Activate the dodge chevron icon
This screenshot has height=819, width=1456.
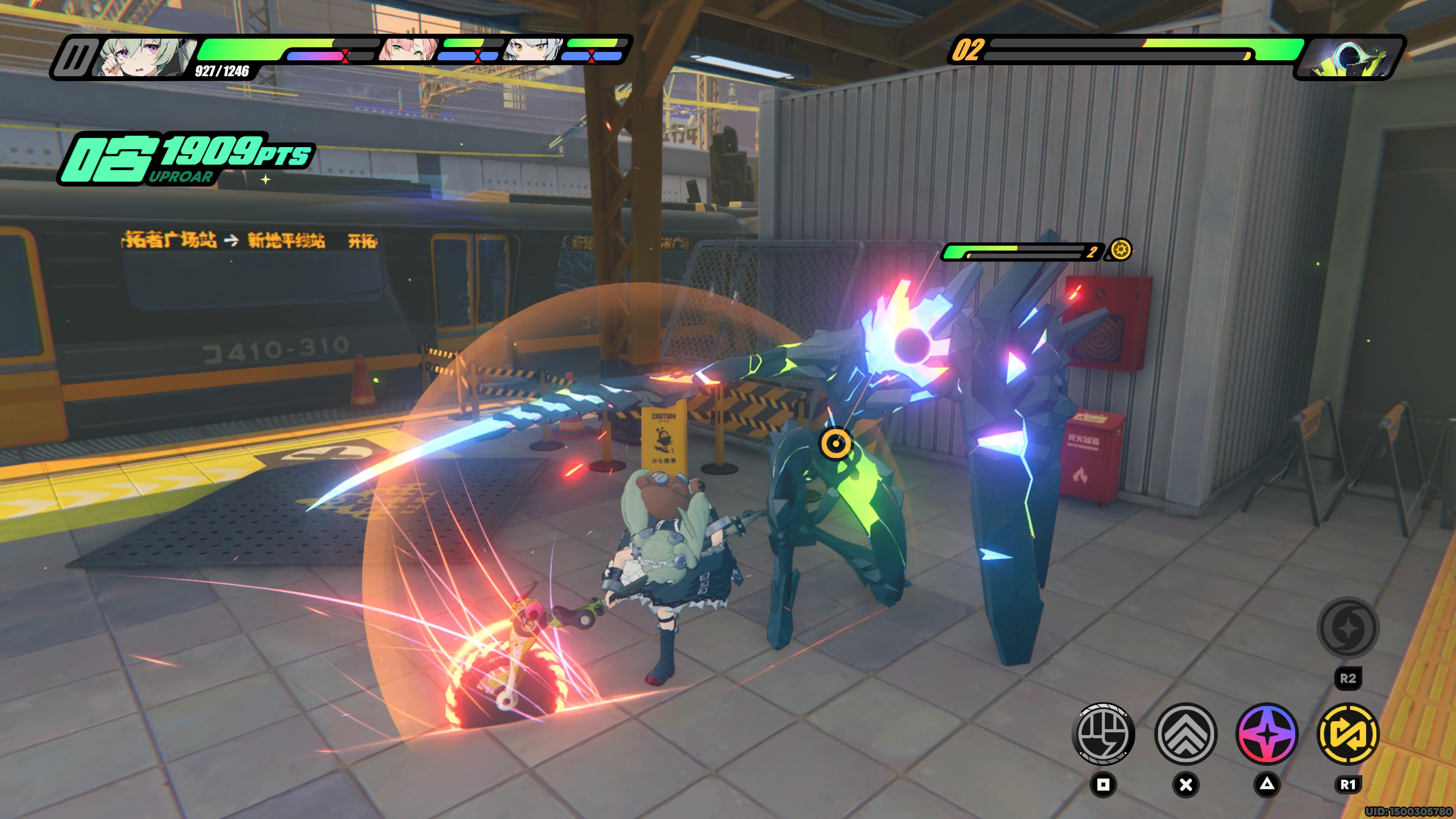pos(1185,734)
